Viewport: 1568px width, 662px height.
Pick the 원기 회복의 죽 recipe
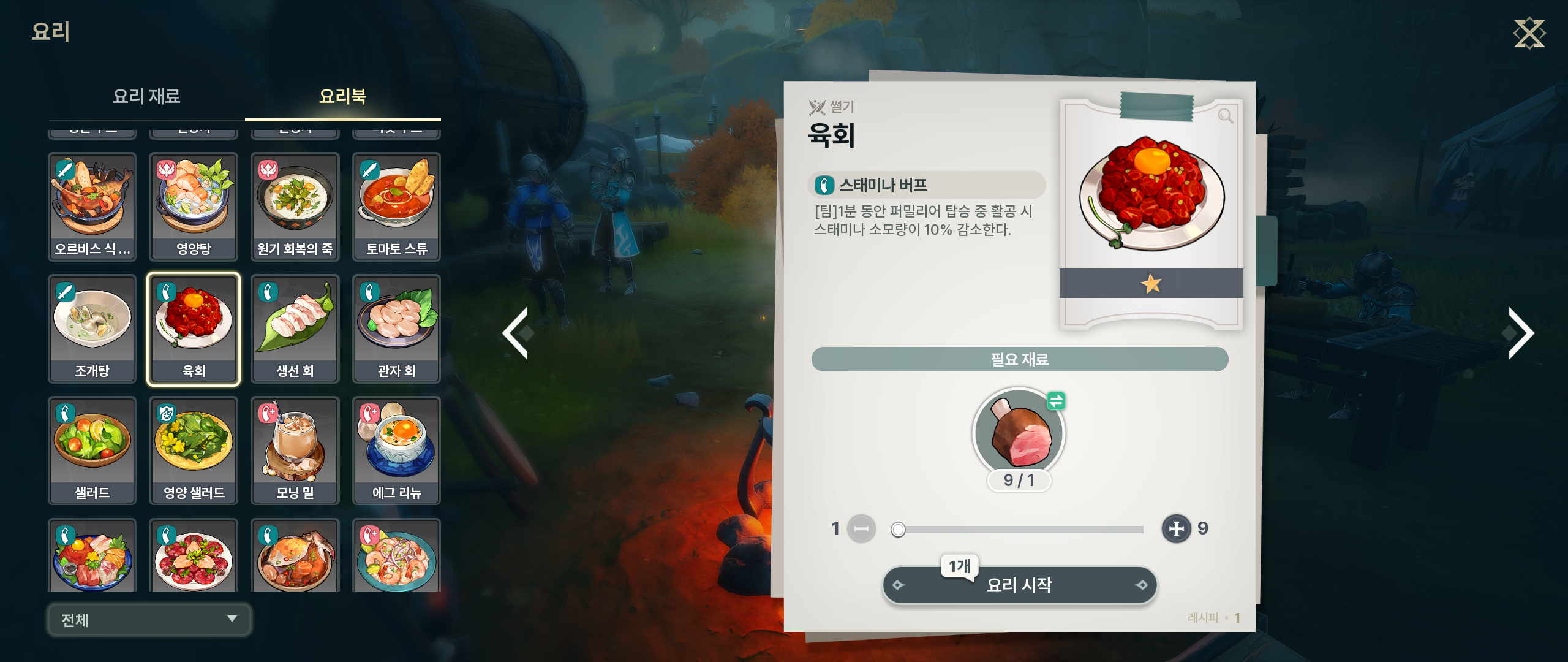(x=295, y=207)
